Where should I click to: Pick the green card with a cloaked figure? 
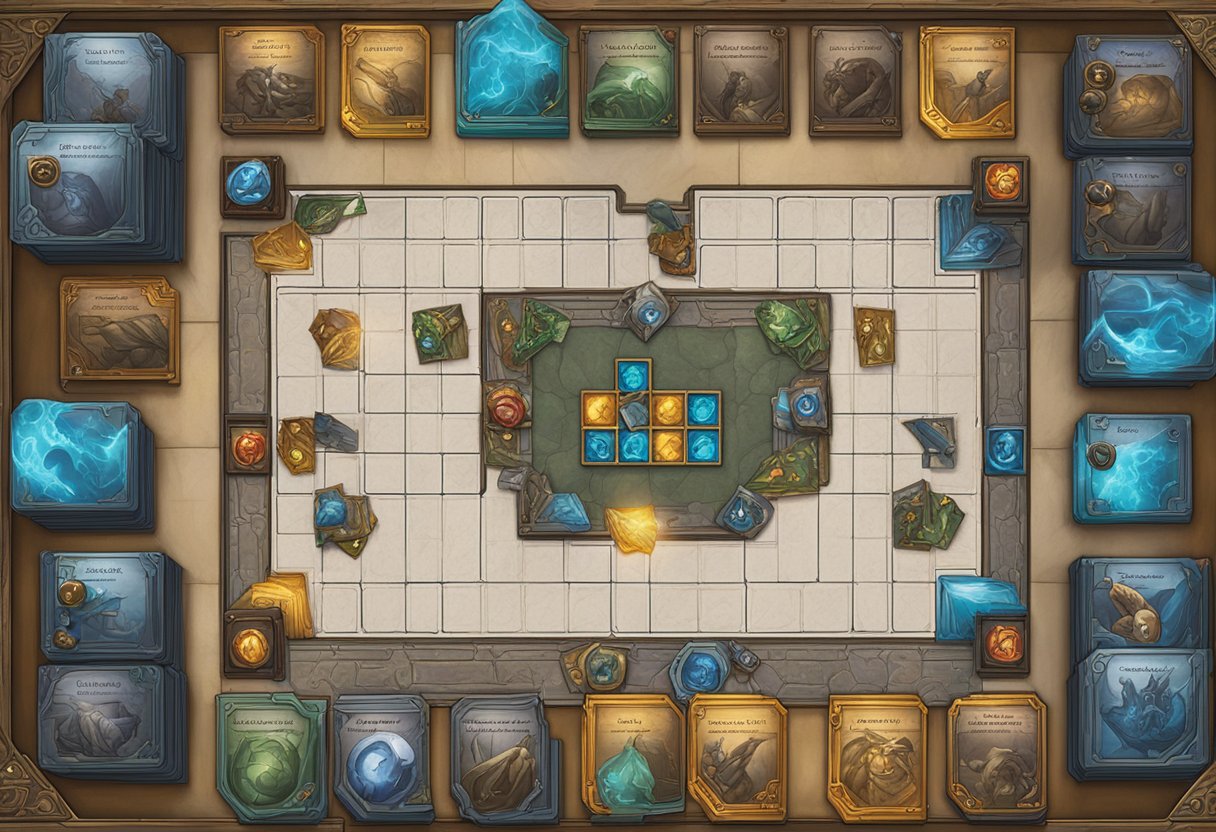pyautogui.click(x=629, y=81)
